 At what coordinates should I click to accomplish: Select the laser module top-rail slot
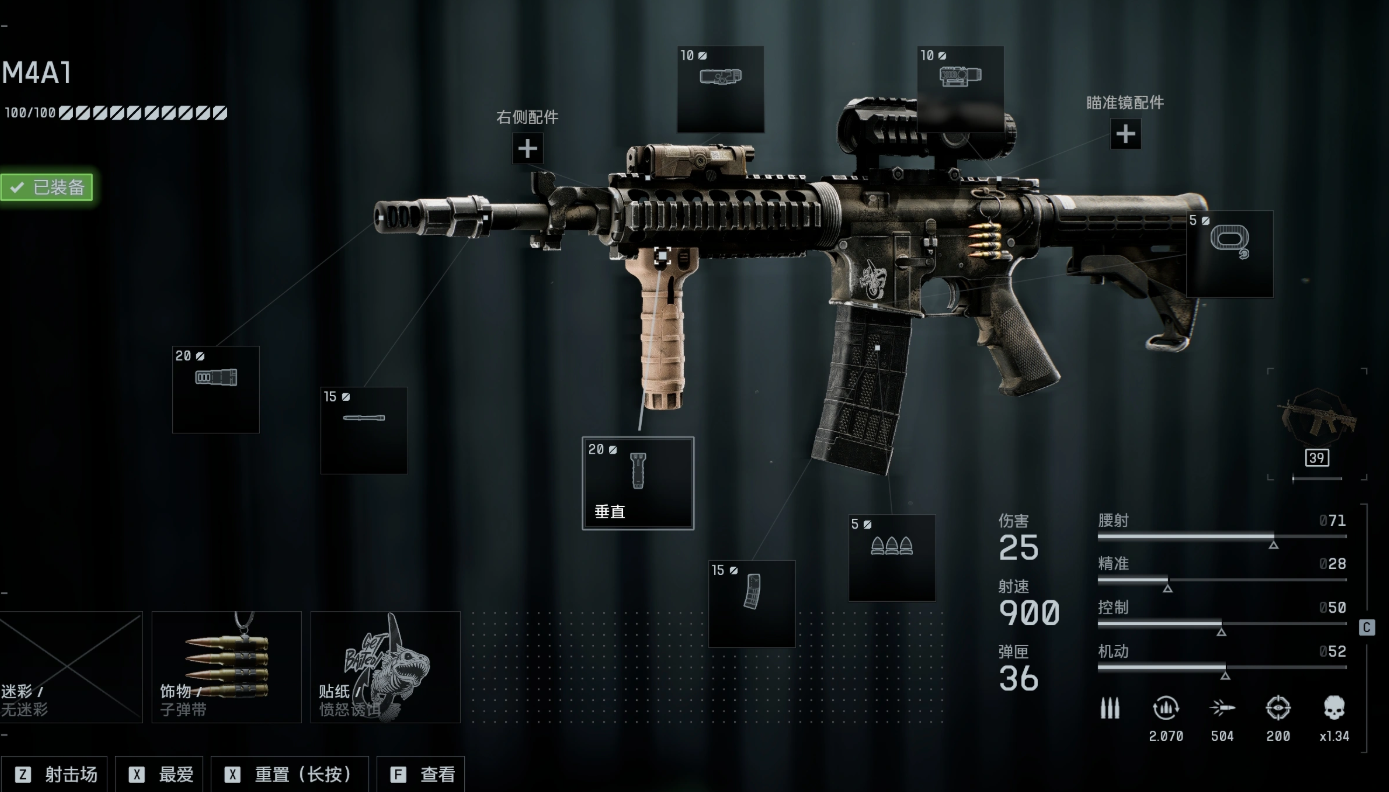720,88
